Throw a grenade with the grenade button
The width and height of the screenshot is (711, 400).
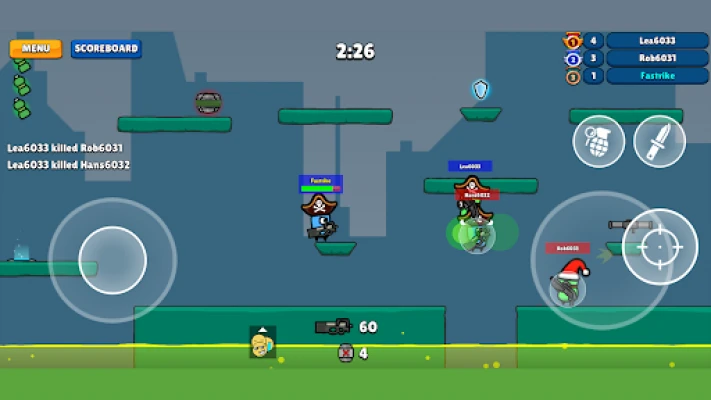(x=598, y=141)
